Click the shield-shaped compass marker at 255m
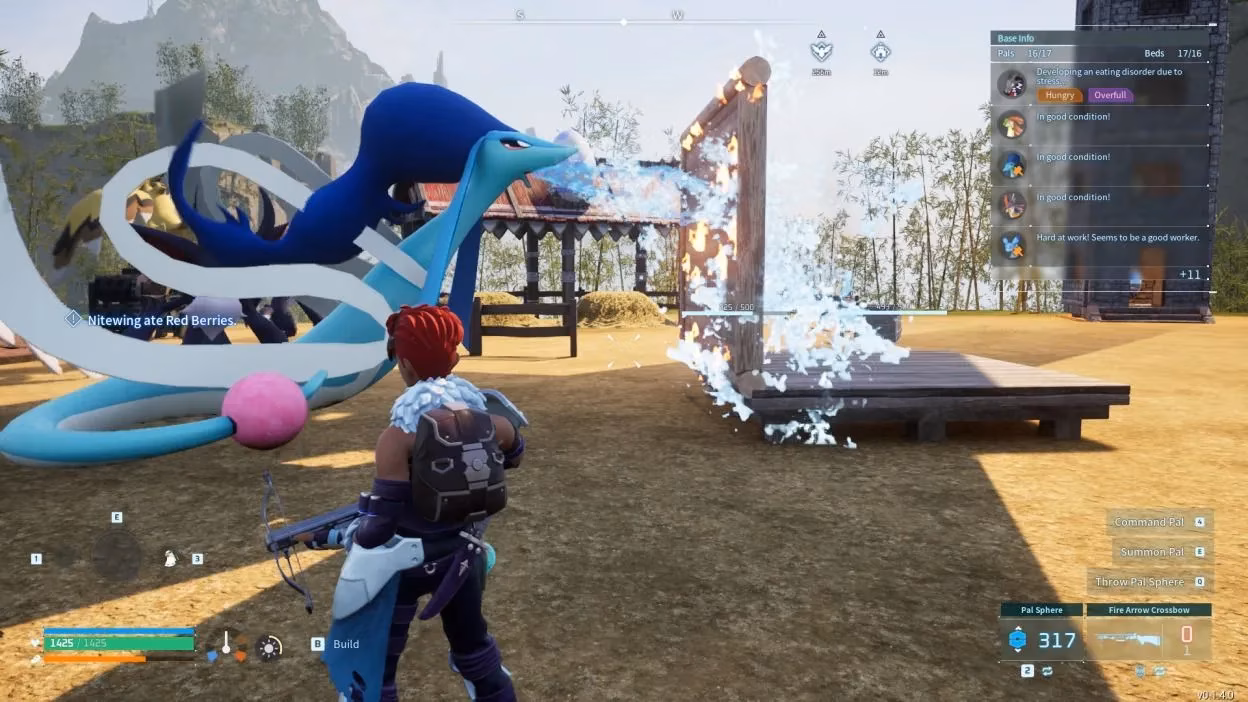This screenshot has width=1248, height=702. [x=821, y=51]
